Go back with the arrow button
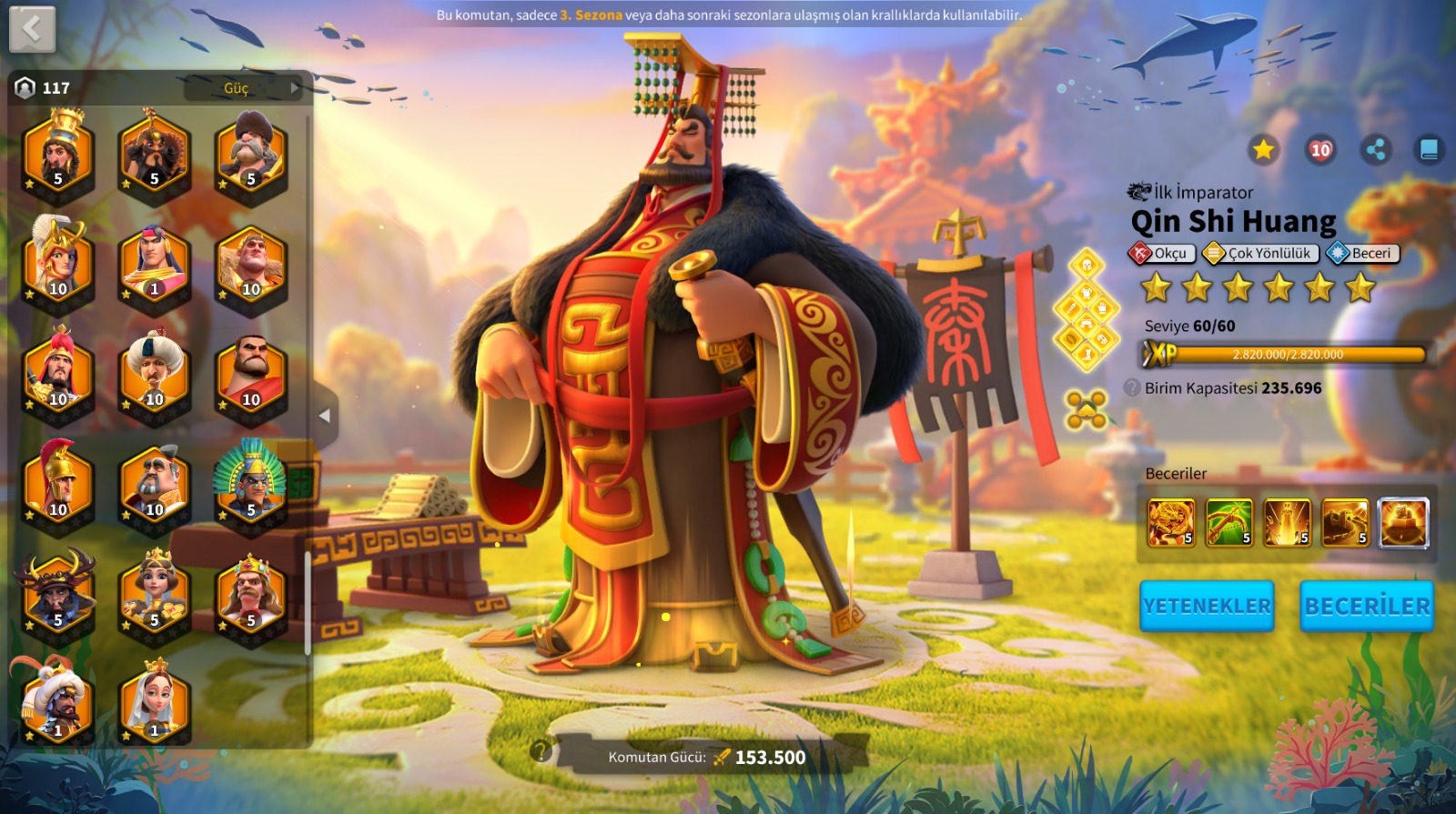The width and height of the screenshot is (1456, 814). [x=33, y=29]
